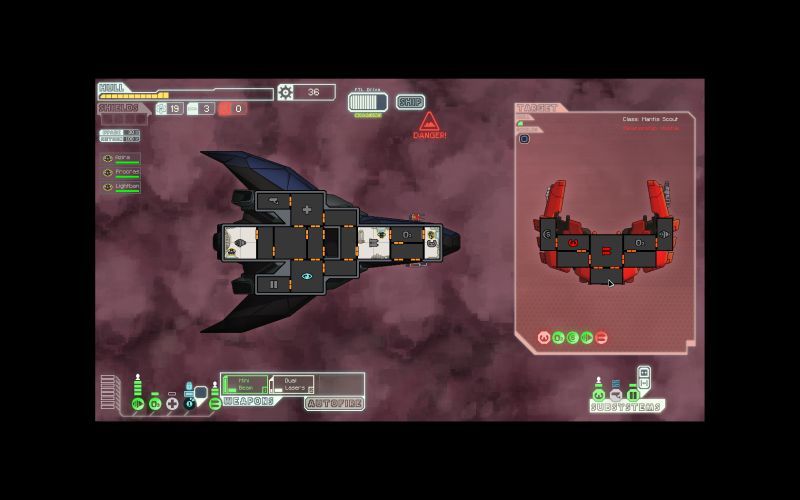Select the Dual Lasers weapon slot
The height and width of the screenshot is (500, 800).
click(x=291, y=384)
